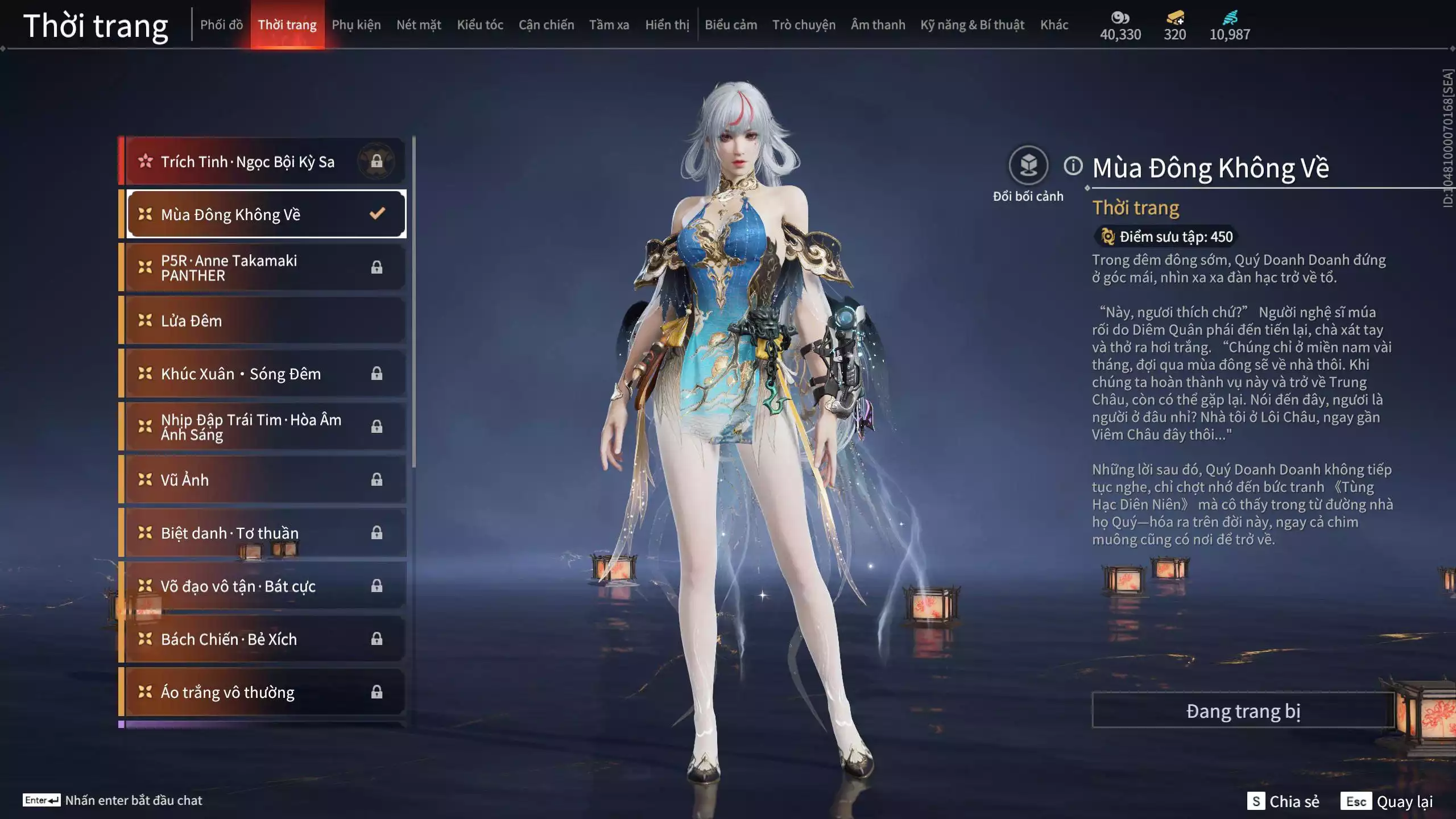This screenshot has width=1456, height=819.
Task: Open the Phụ kiện tab
Action: tap(356, 25)
